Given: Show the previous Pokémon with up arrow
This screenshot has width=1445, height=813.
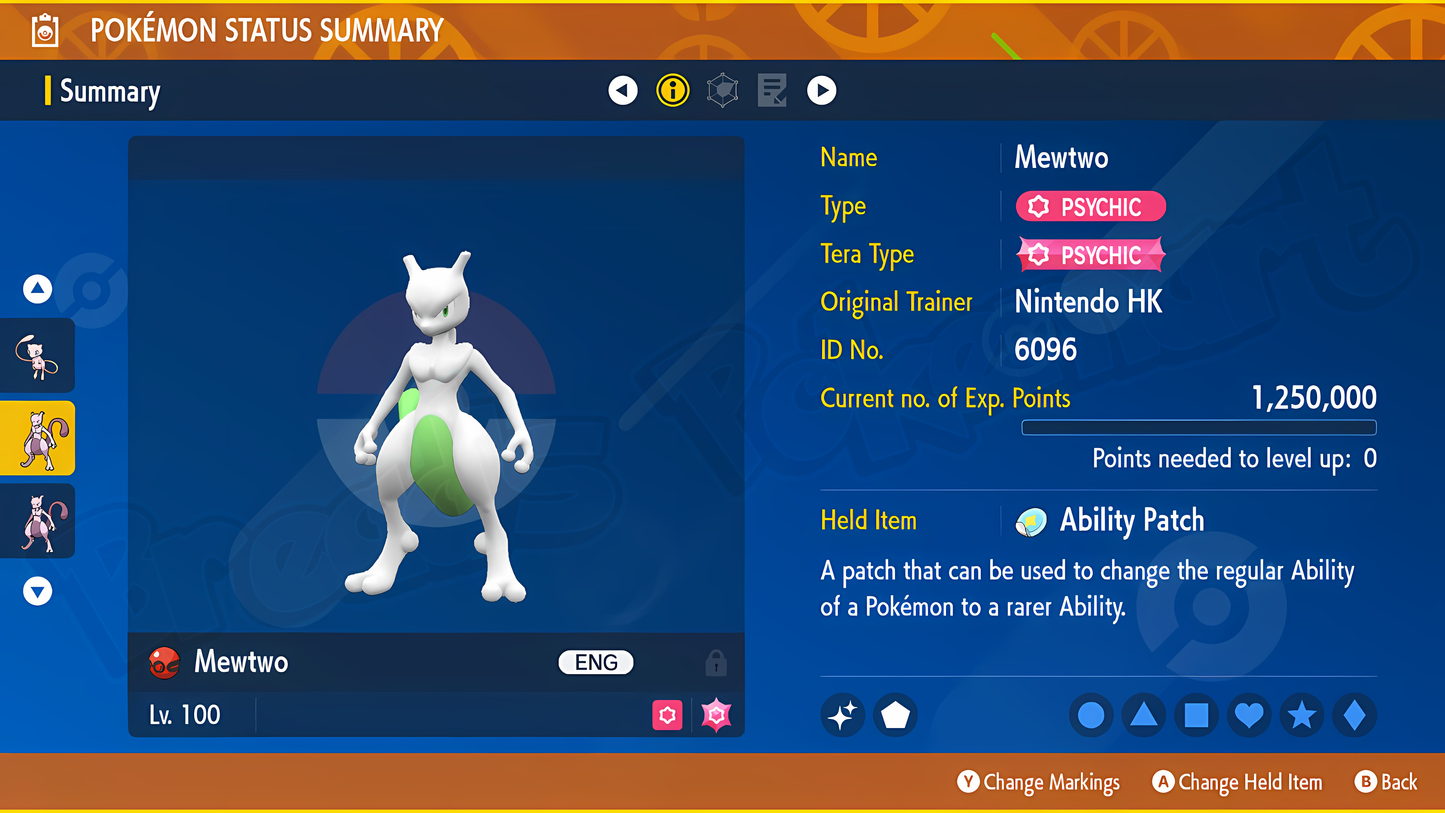Looking at the screenshot, I should click(38, 289).
